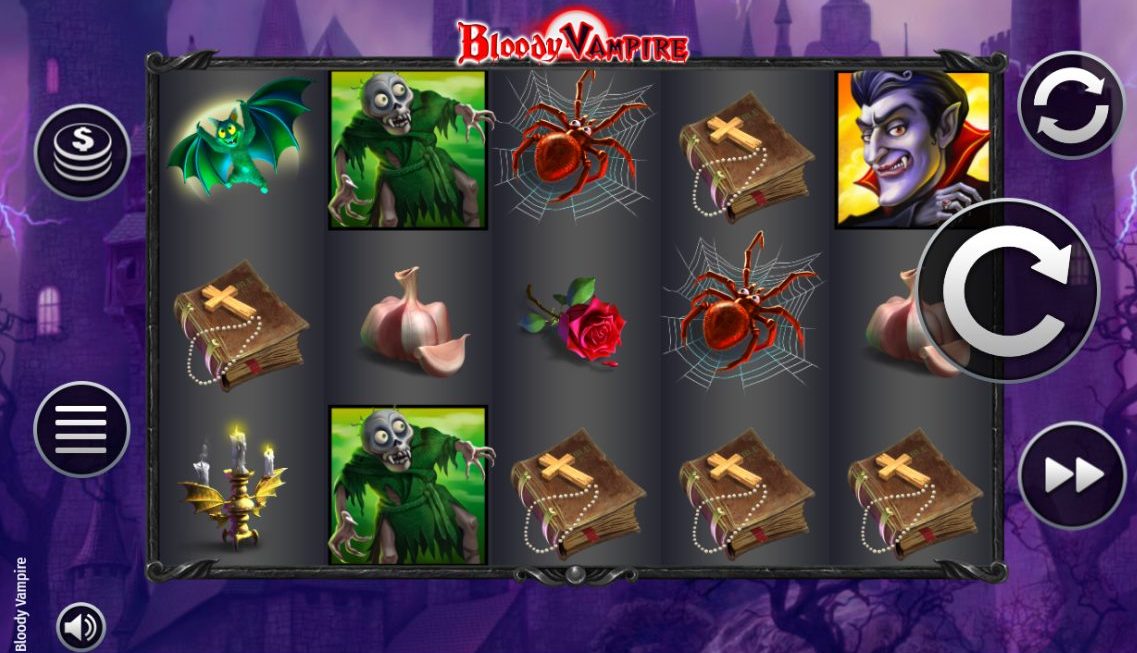This screenshot has width=1137, height=653.
Task: Open the bet settings coin stack button
Action: [x=82, y=152]
